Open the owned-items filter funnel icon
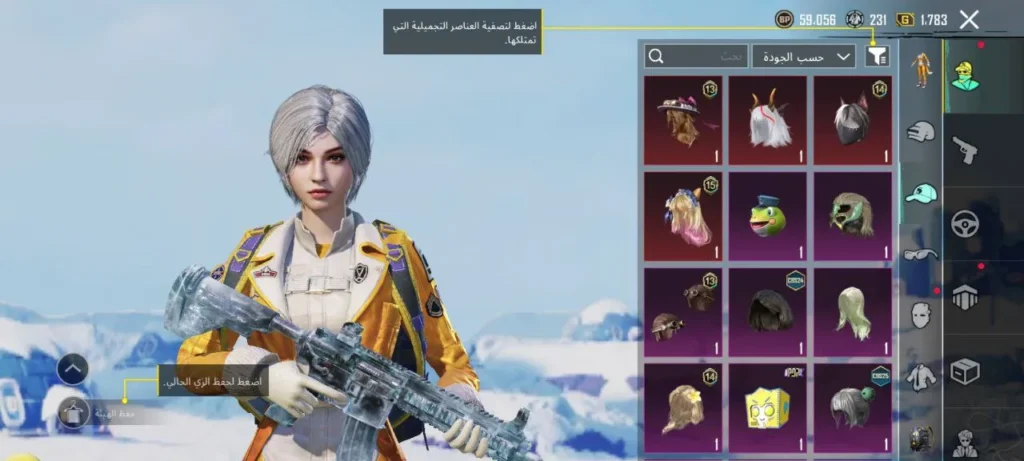This screenshot has height=461, width=1024. tap(877, 57)
